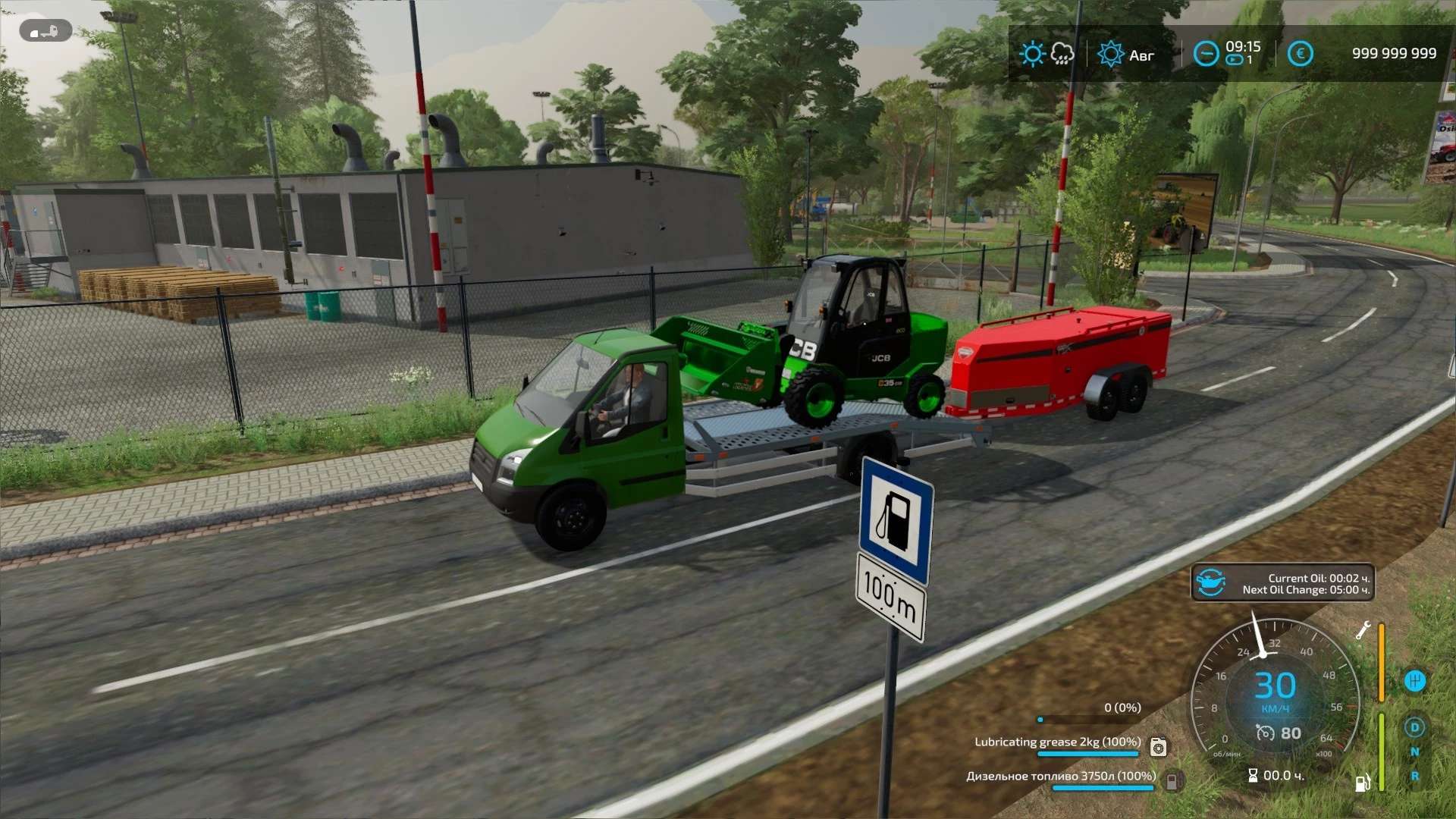Open the euro money balance icon

(1300, 54)
